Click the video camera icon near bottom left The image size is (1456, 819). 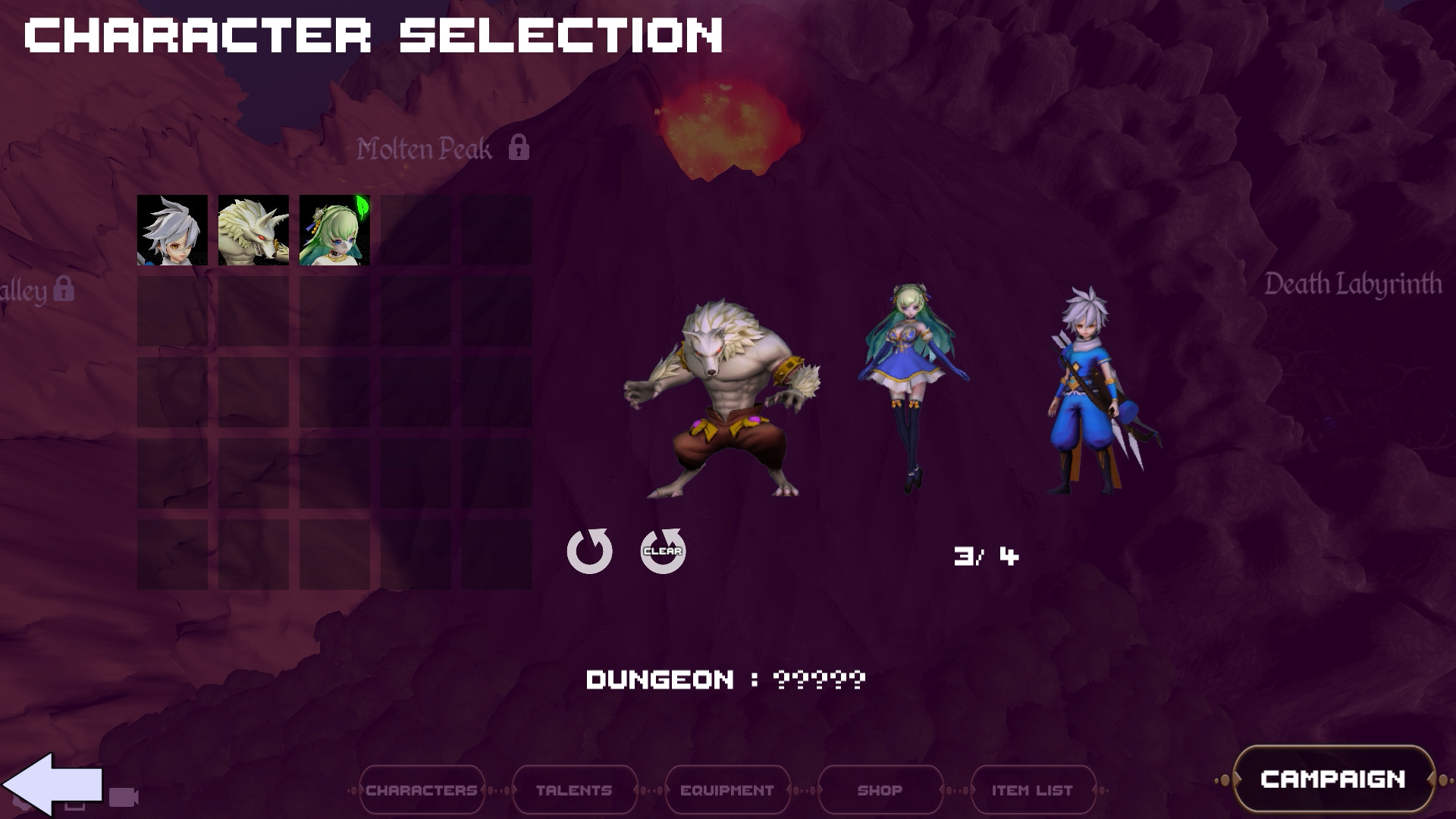(124, 796)
